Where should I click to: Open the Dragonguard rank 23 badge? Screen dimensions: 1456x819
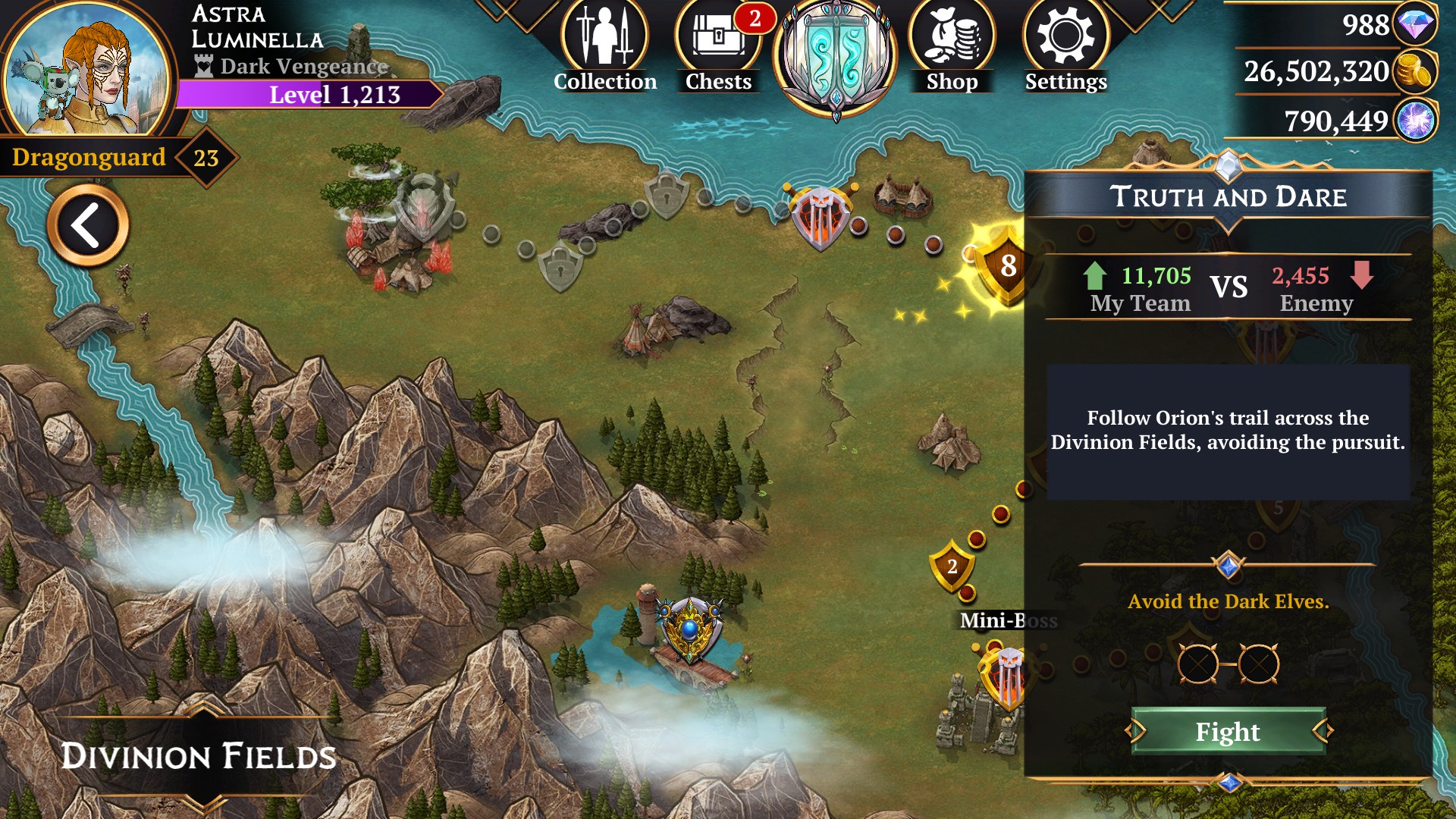click(206, 158)
